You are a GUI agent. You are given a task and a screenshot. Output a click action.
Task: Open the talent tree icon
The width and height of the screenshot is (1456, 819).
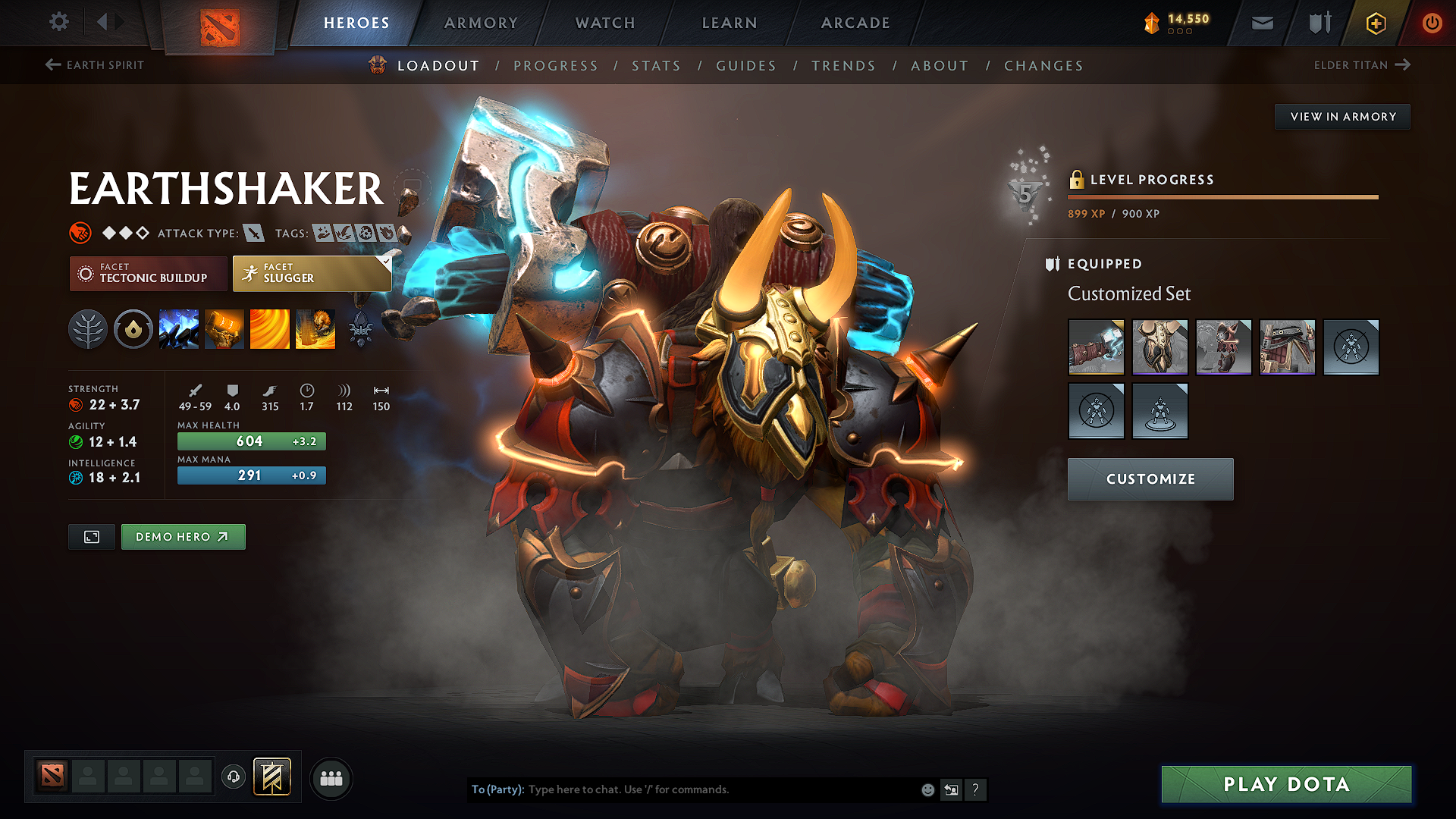tap(88, 328)
